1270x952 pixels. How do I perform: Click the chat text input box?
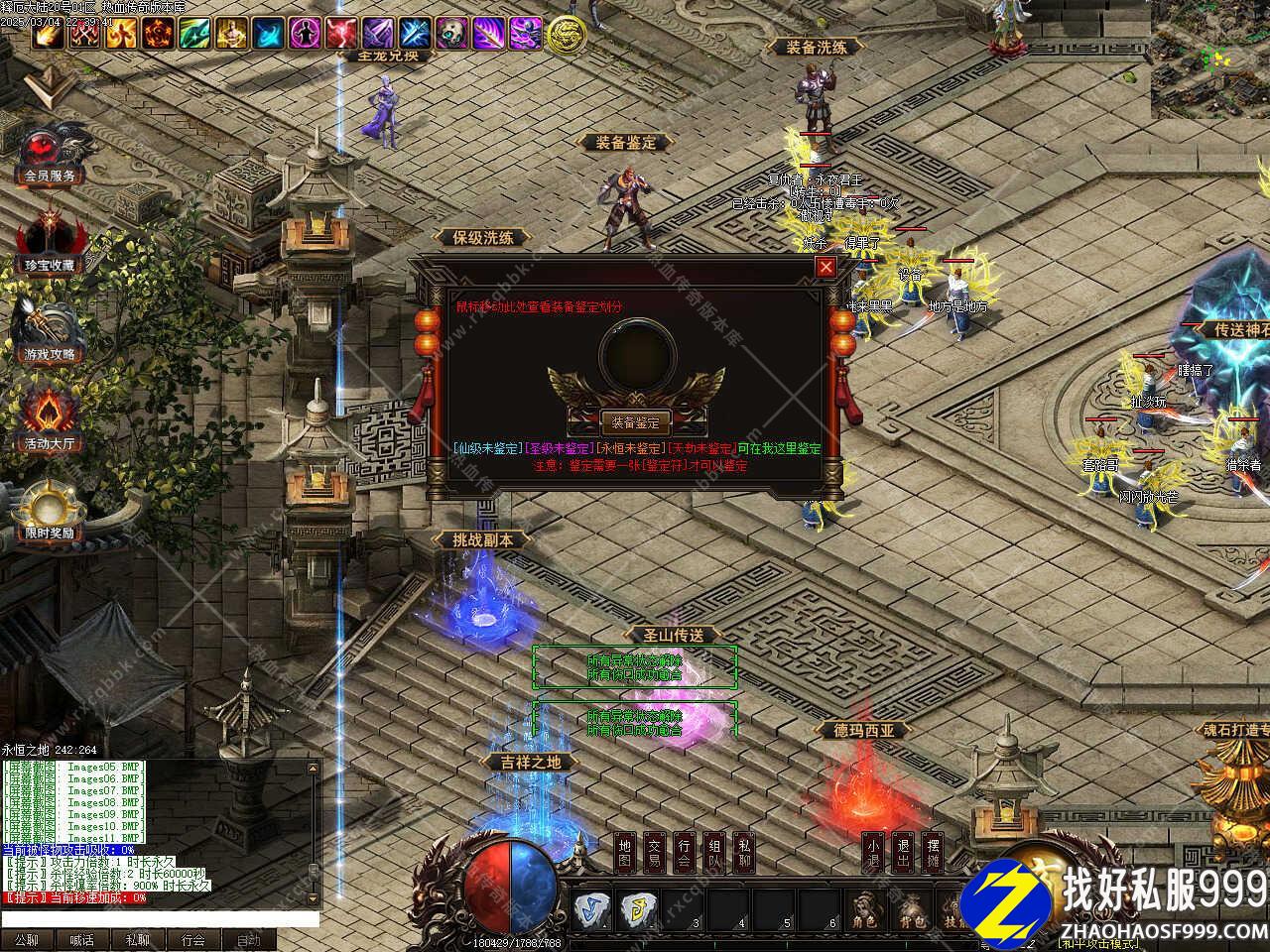tap(159, 919)
